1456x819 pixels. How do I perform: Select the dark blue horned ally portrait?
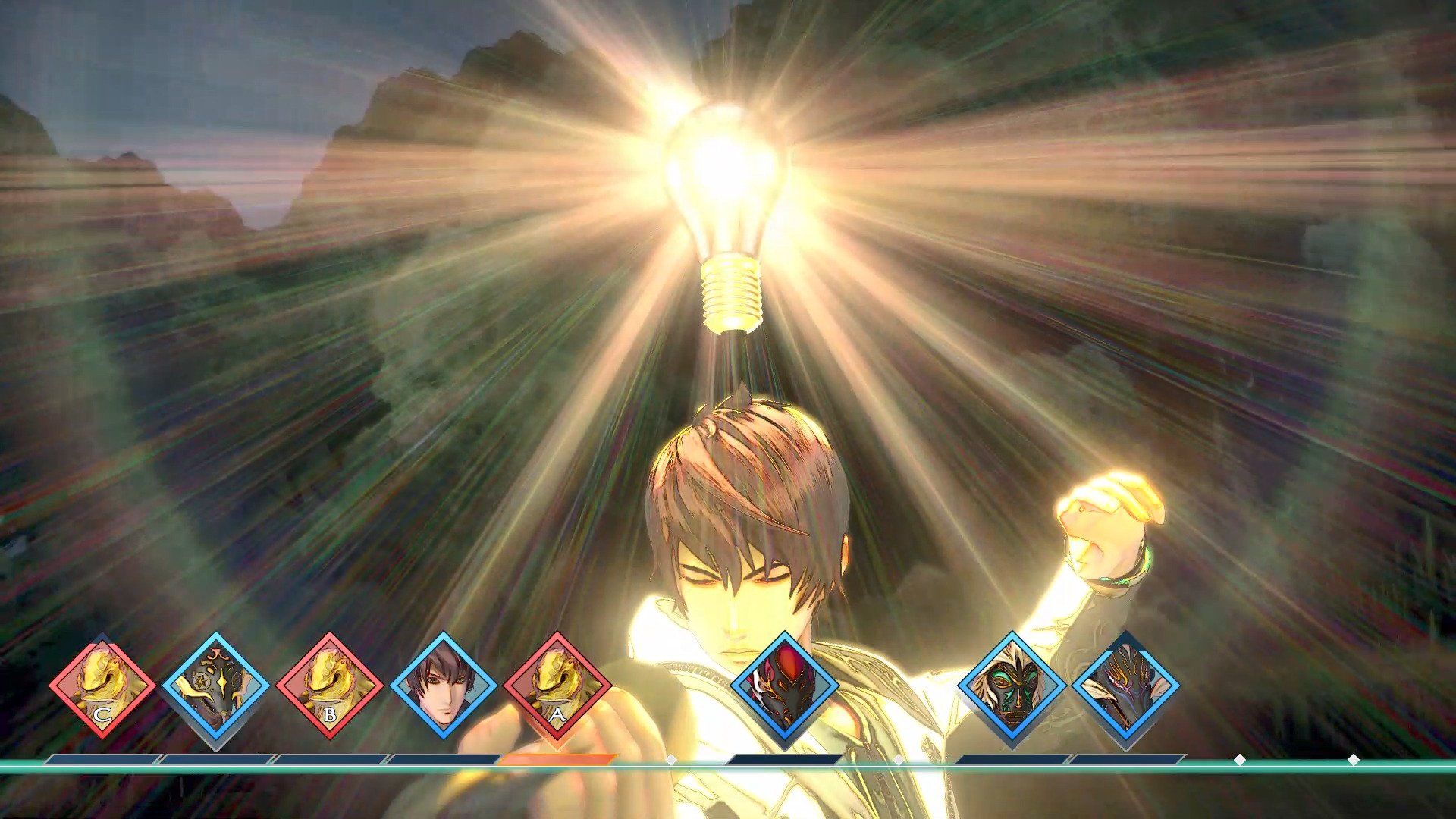(x=1126, y=686)
